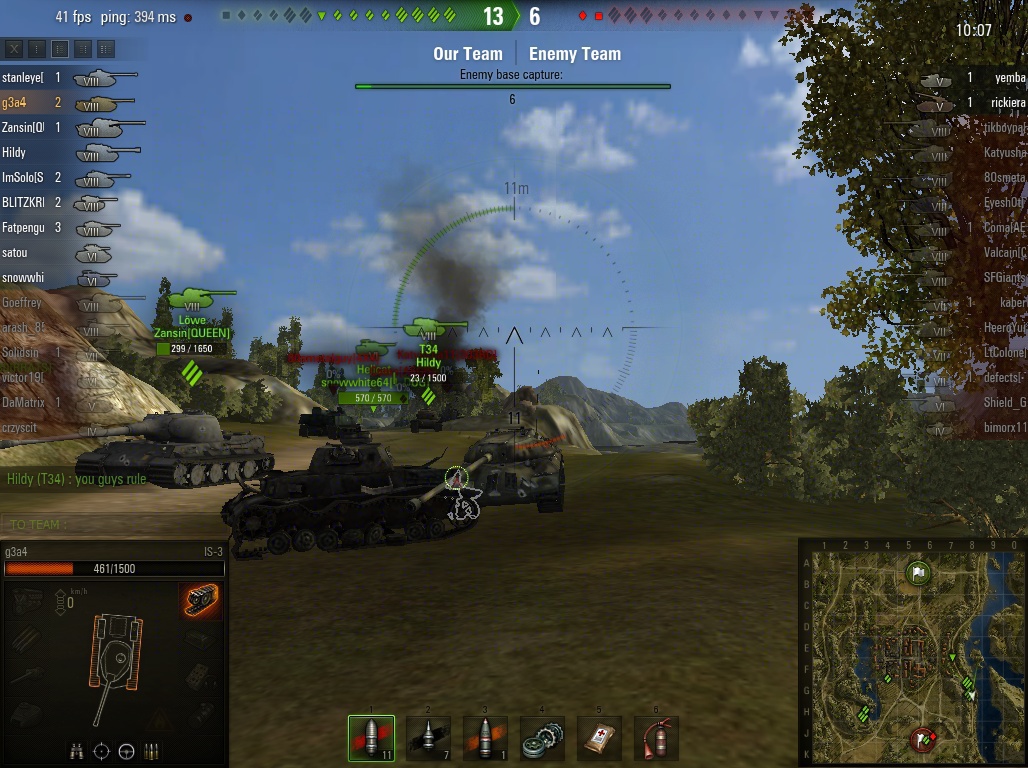Click the gunner crosshair crew icon
1028x768 pixels.
[x=102, y=751]
